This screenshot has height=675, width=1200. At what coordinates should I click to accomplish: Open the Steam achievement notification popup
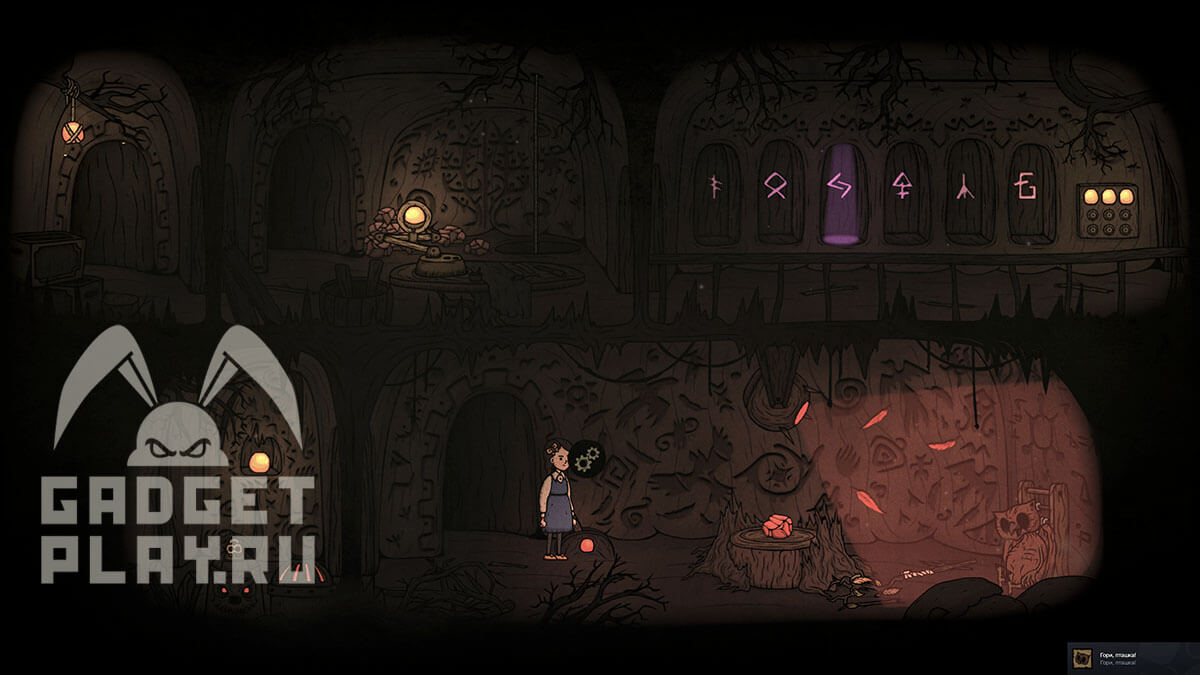(x=1133, y=658)
